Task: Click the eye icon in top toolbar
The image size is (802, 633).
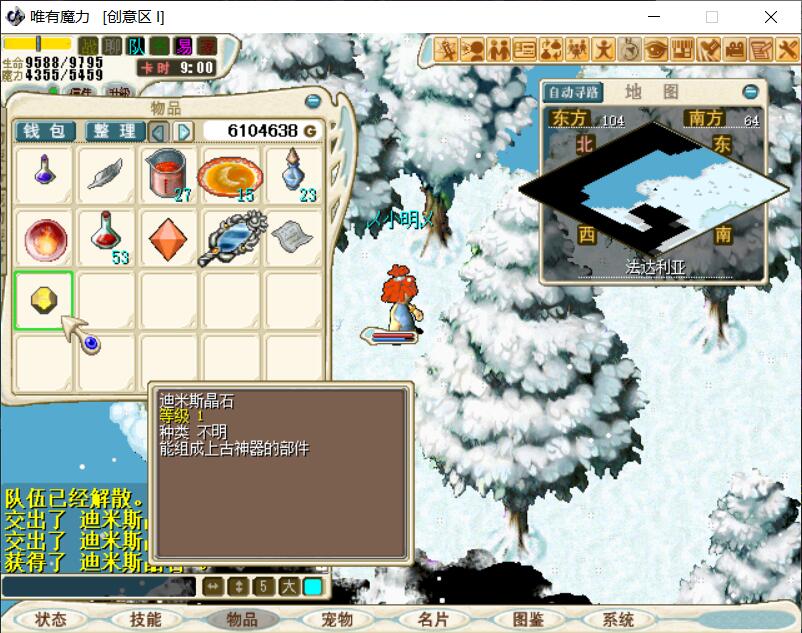Action: point(656,48)
